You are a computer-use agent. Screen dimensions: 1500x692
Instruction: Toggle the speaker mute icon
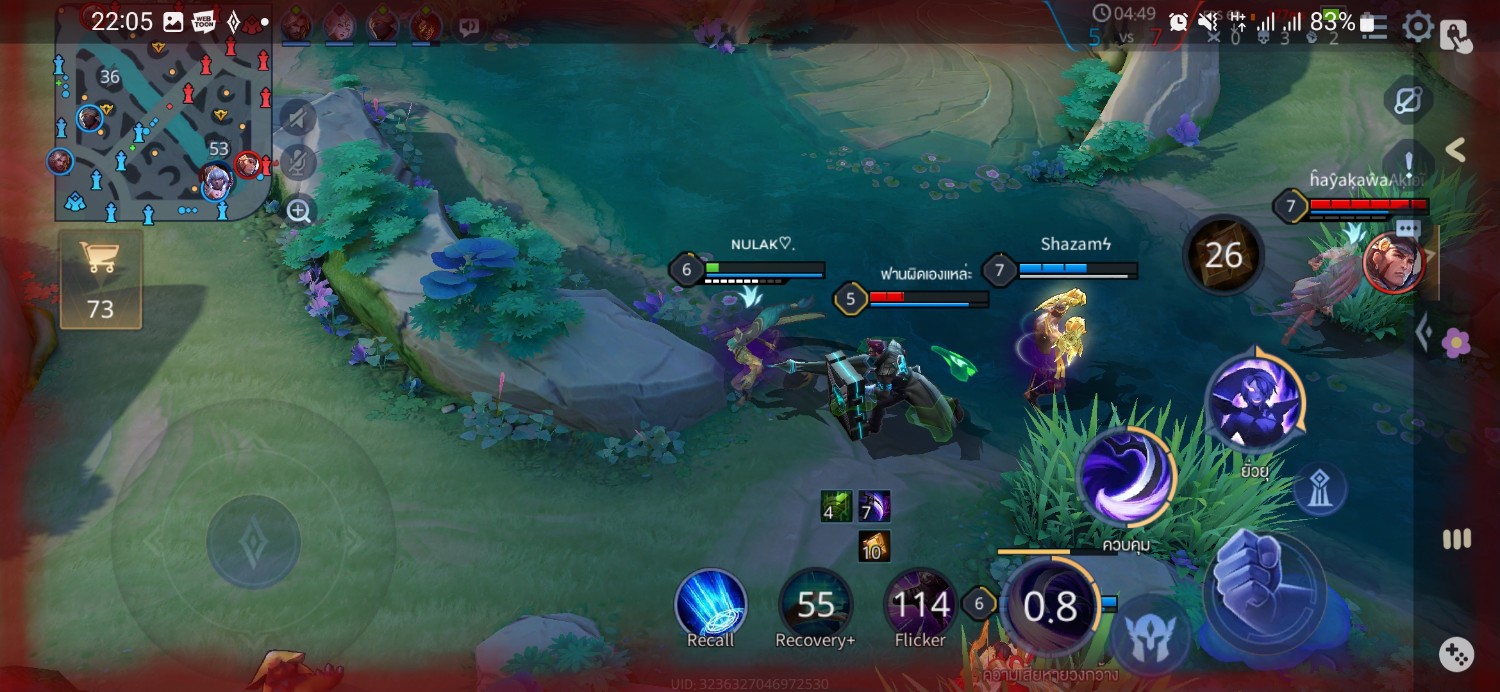298,119
